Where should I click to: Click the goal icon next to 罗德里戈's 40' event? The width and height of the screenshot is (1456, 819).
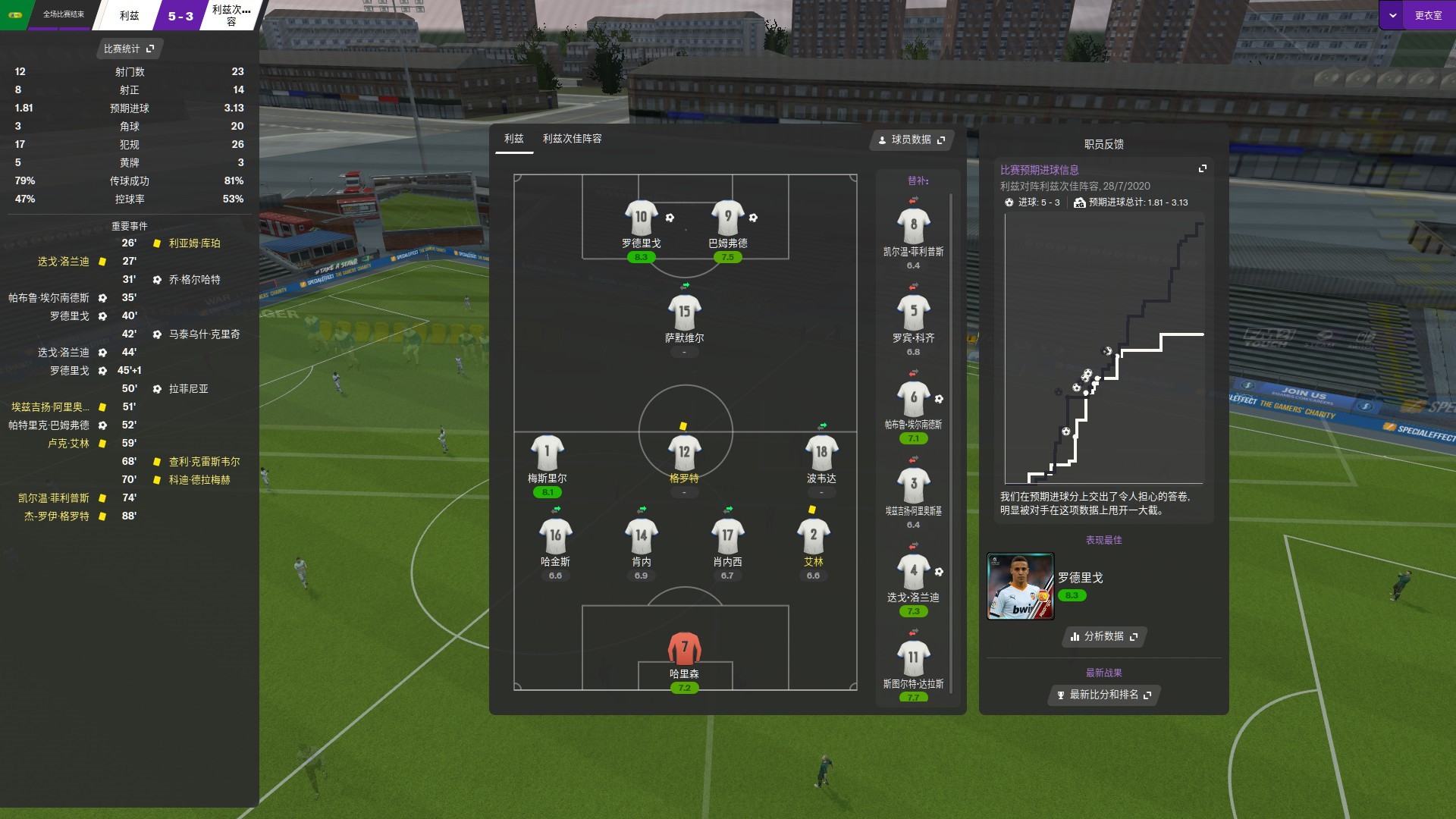[x=103, y=315]
